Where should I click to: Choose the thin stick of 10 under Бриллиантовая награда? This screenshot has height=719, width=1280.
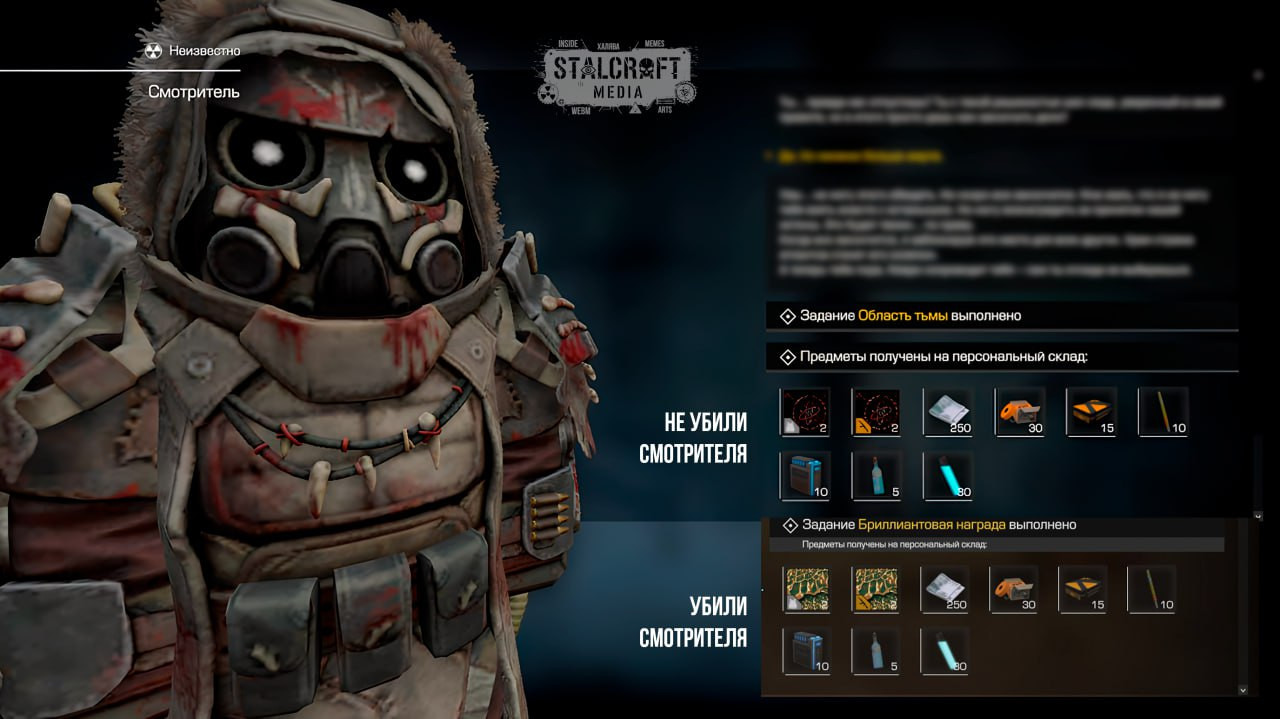[1152, 589]
